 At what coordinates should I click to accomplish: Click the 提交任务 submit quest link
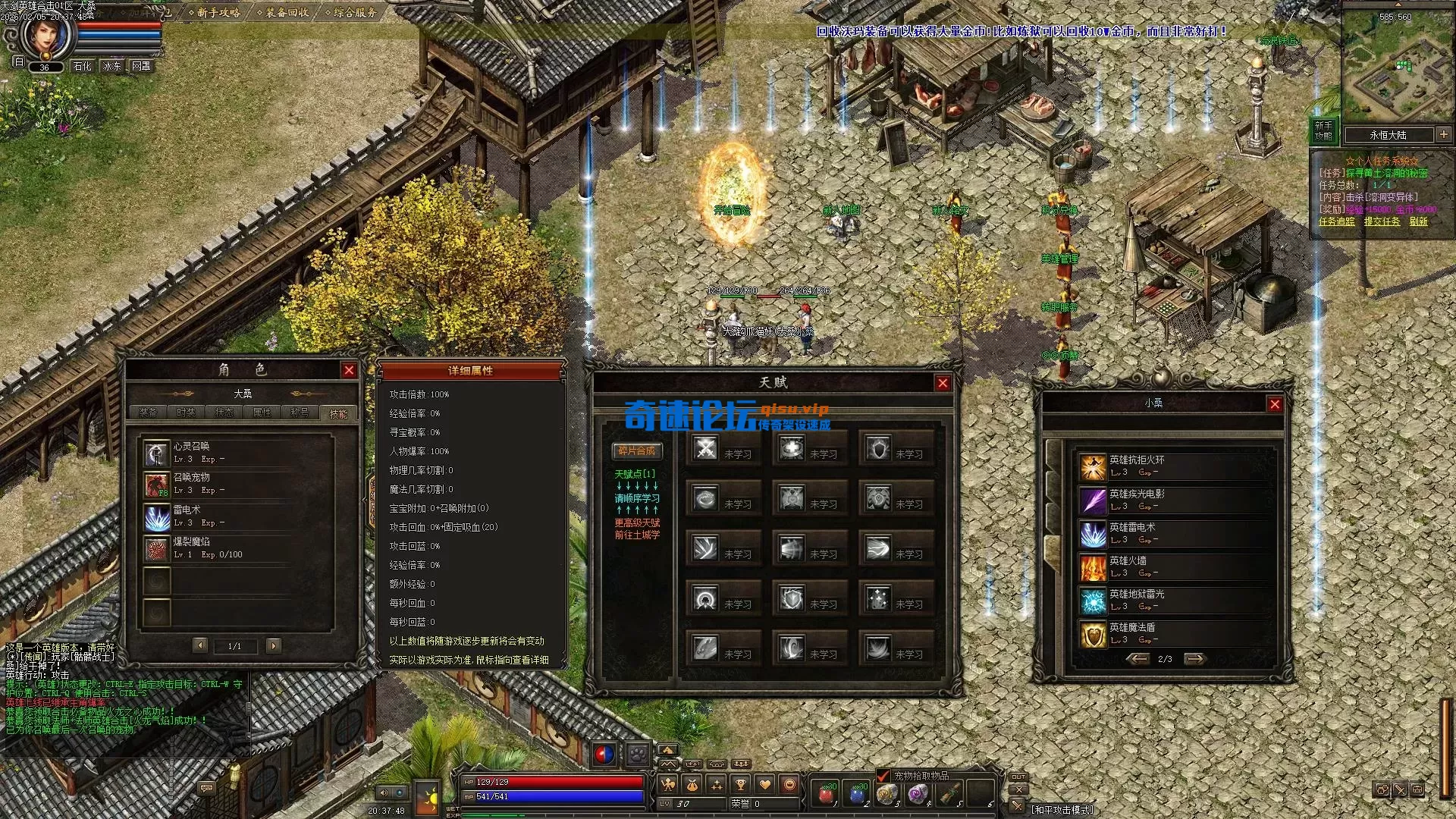[x=1382, y=221]
